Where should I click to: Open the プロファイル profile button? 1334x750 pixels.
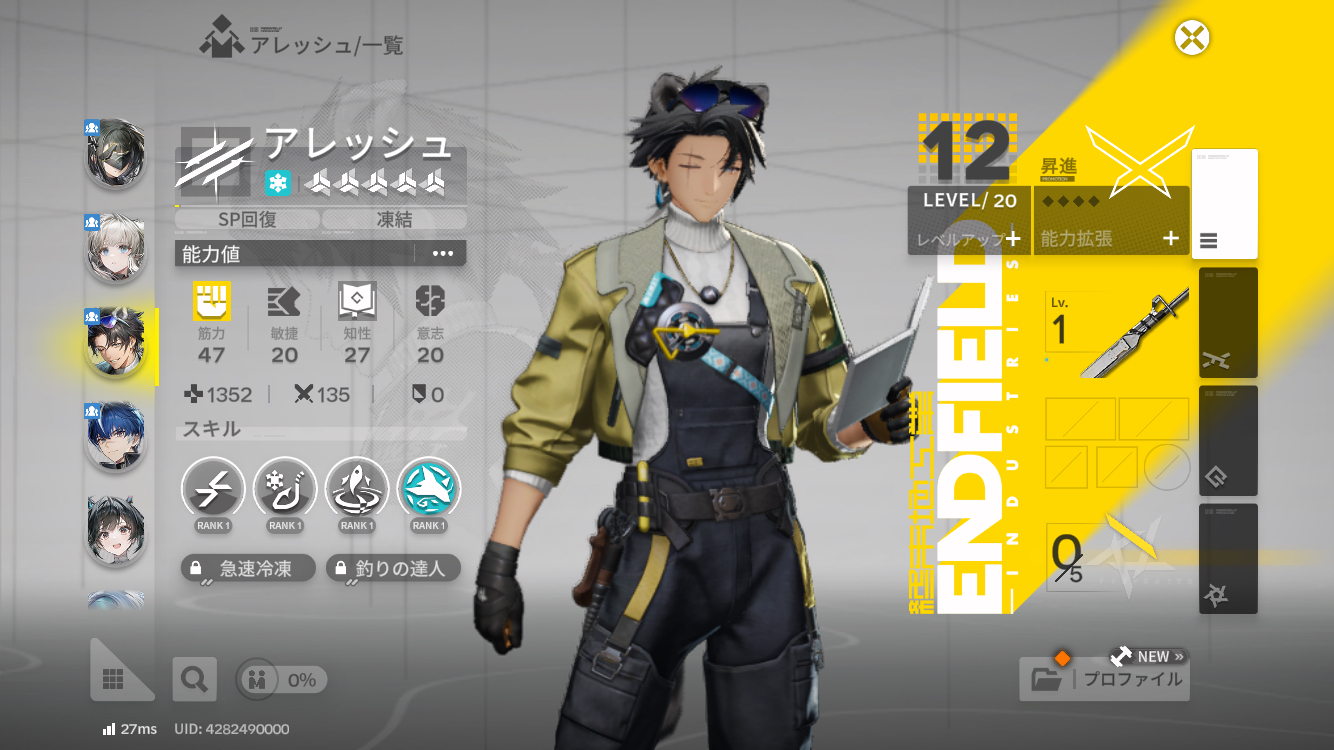point(1105,680)
